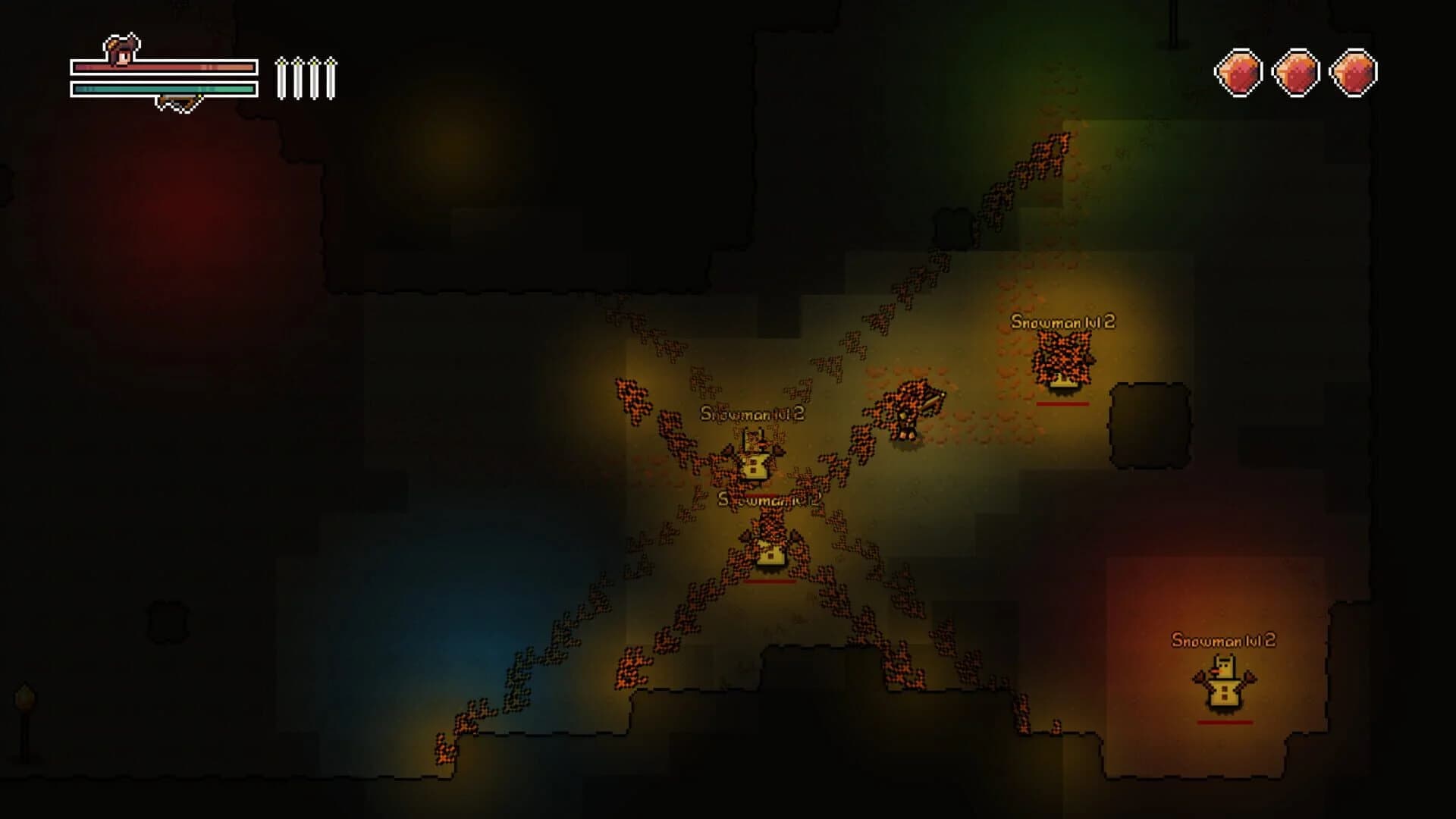Click the player character portrait icon
The width and height of the screenshot is (1456, 819).
[x=121, y=53]
